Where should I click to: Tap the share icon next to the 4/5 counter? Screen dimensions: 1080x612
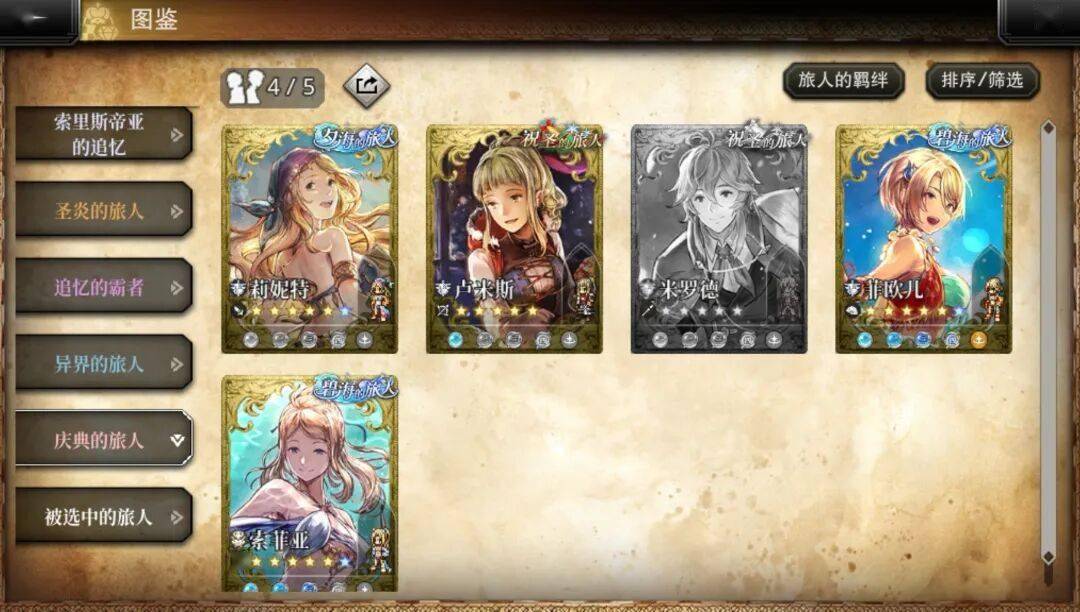point(366,86)
